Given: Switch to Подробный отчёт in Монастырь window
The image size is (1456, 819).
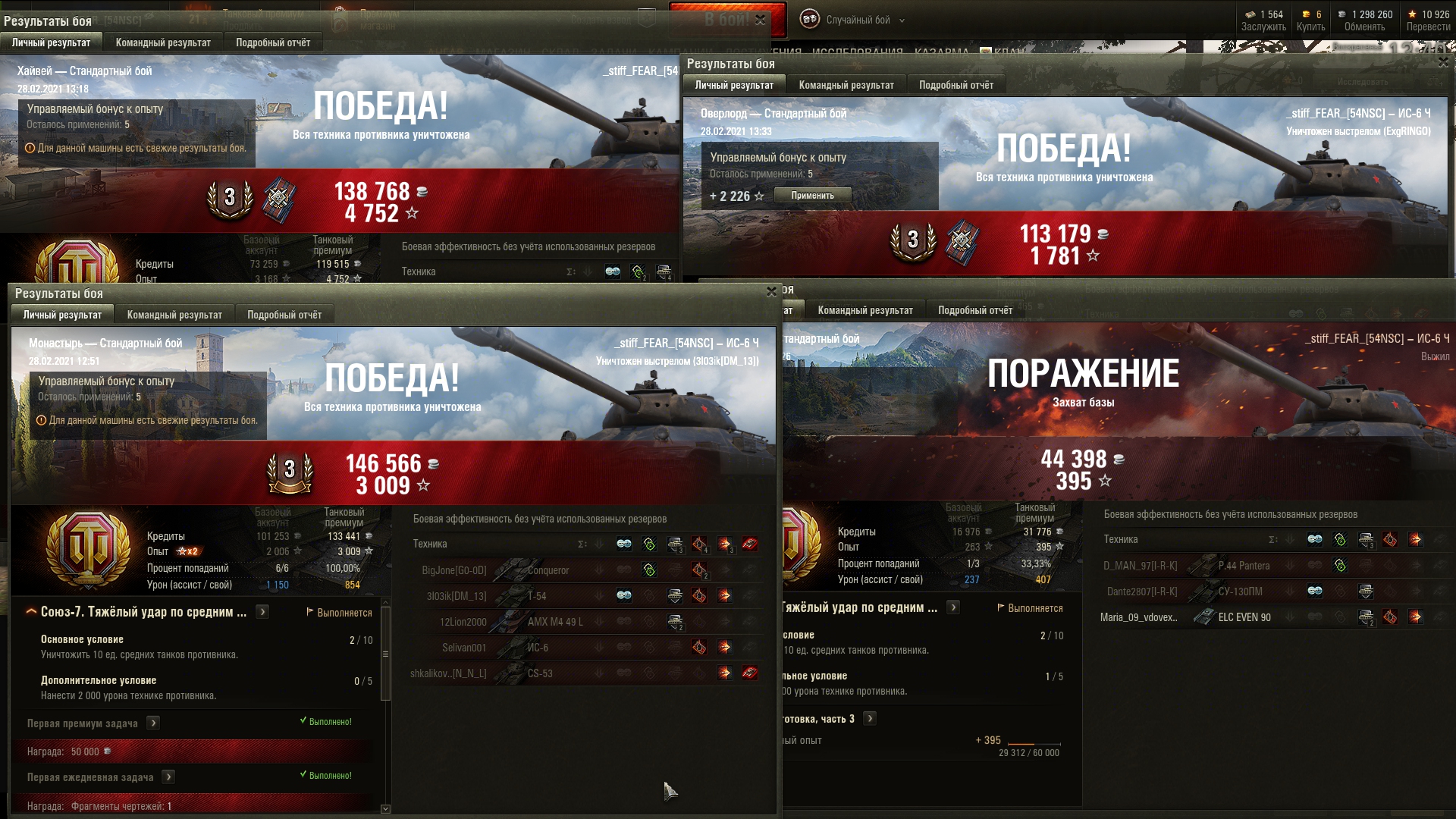Looking at the screenshot, I should 284,315.
